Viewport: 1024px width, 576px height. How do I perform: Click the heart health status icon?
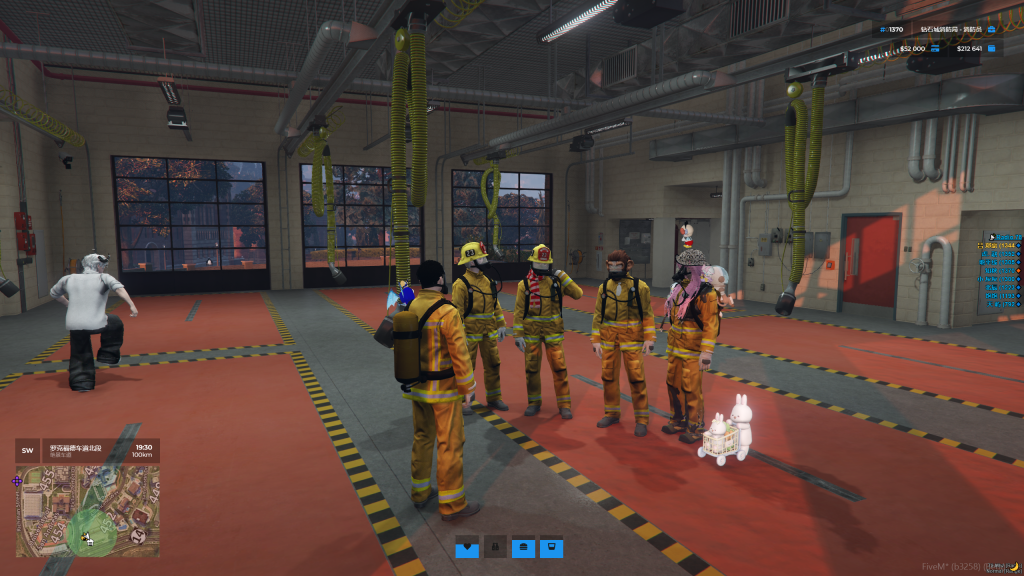(x=468, y=547)
